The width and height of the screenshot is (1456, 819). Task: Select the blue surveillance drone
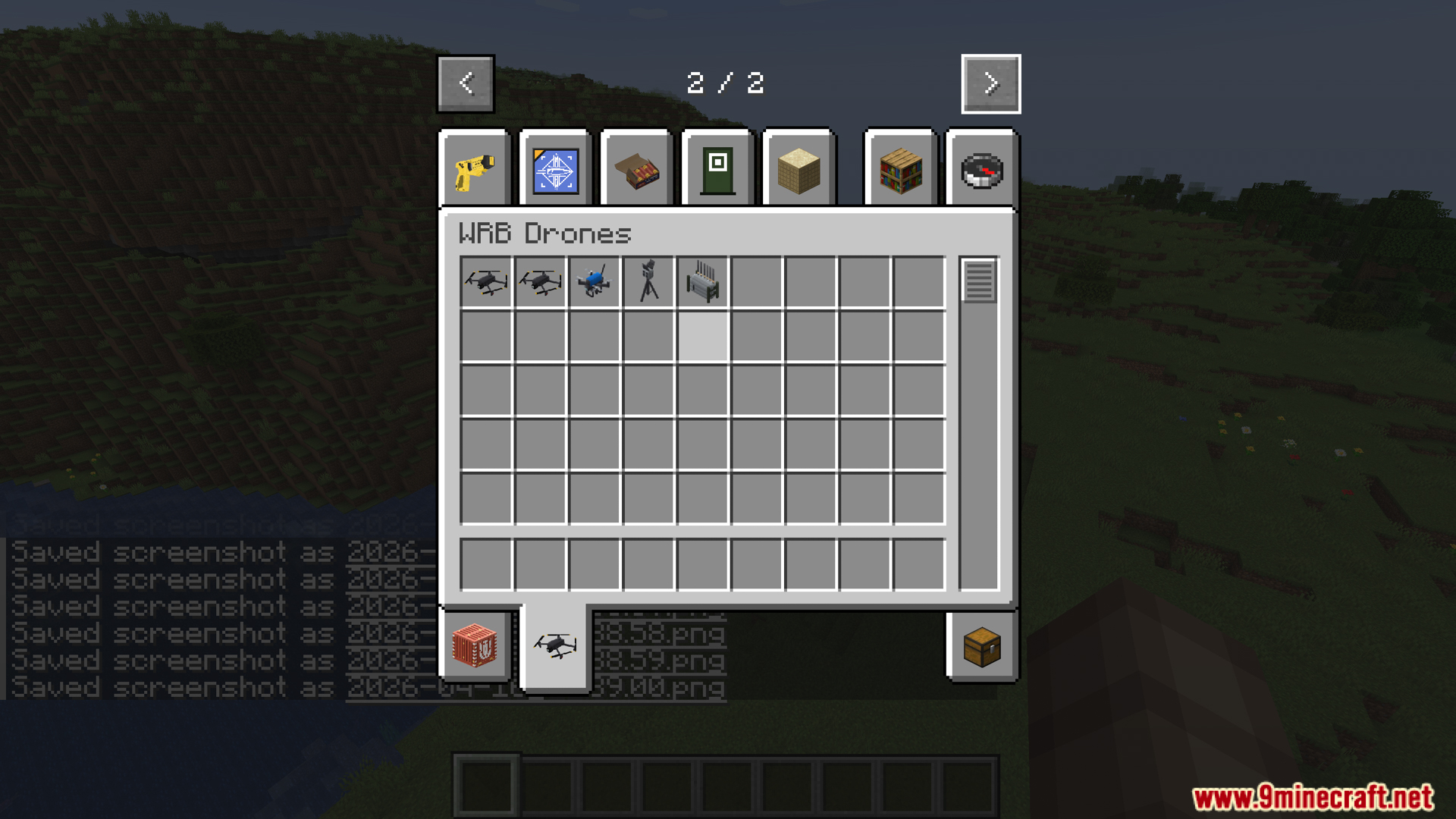coord(595,282)
